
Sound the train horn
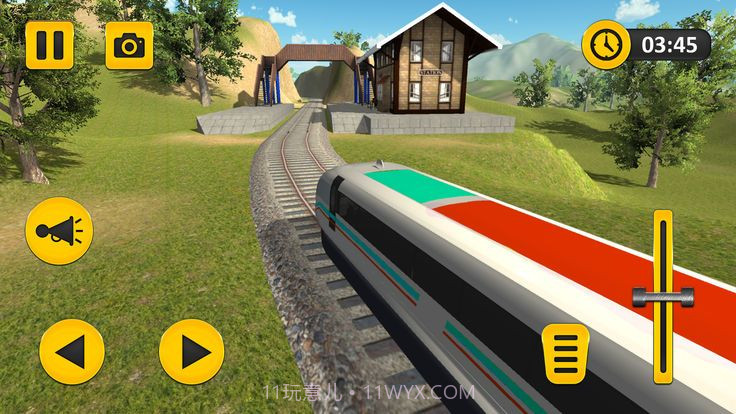click(x=59, y=232)
